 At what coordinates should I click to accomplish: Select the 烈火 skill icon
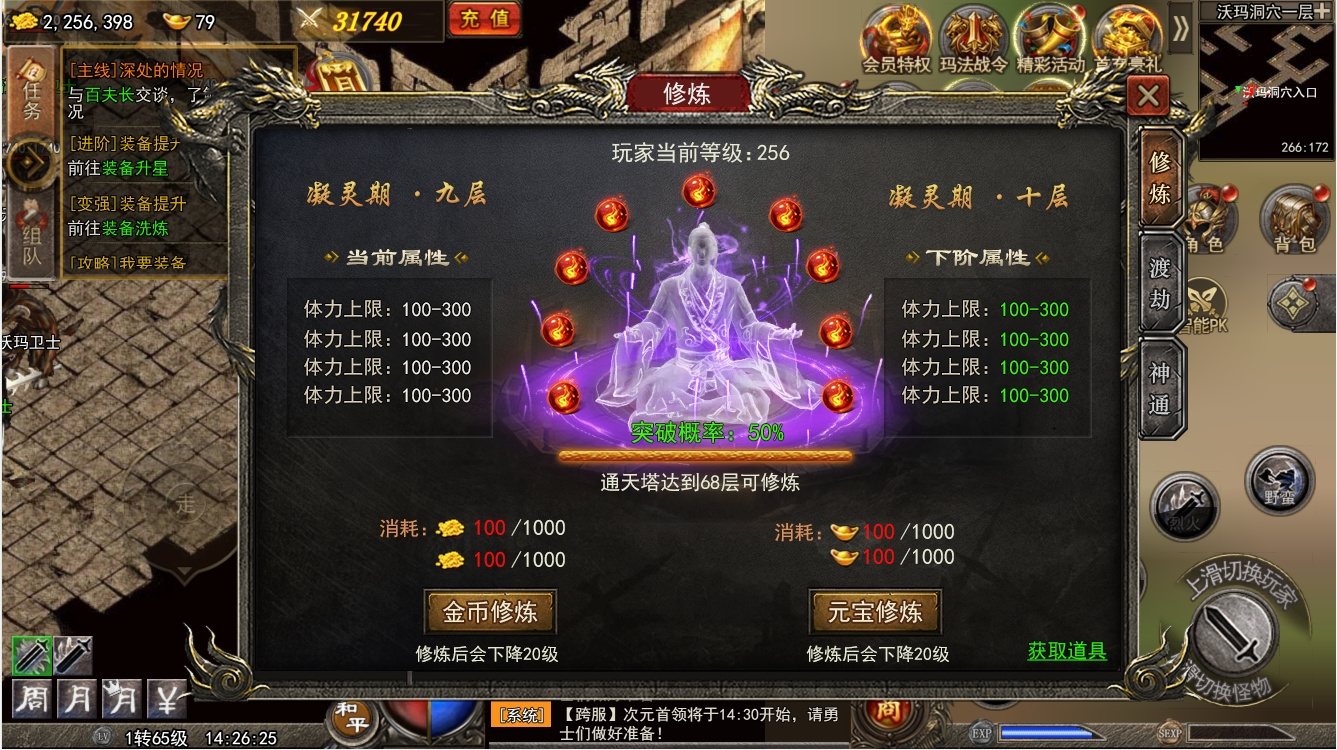click(x=1186, y=509)
